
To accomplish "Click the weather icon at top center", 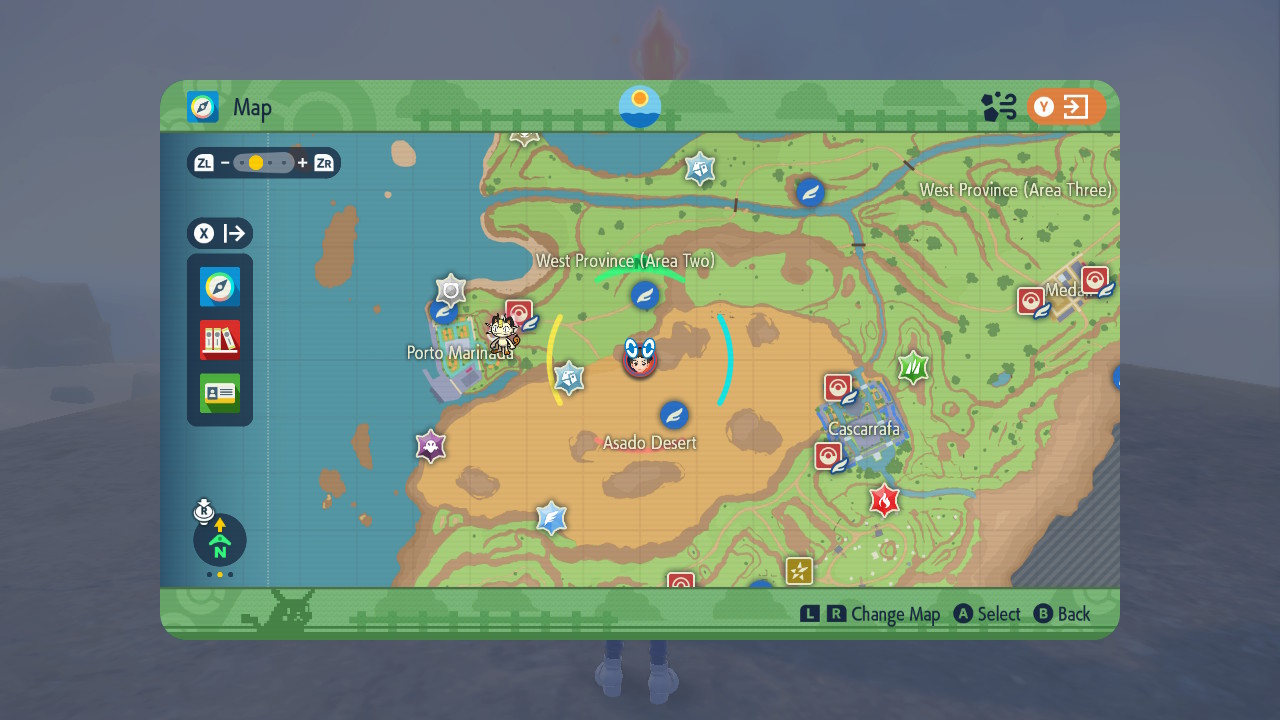I will click(x=639, y=107).
